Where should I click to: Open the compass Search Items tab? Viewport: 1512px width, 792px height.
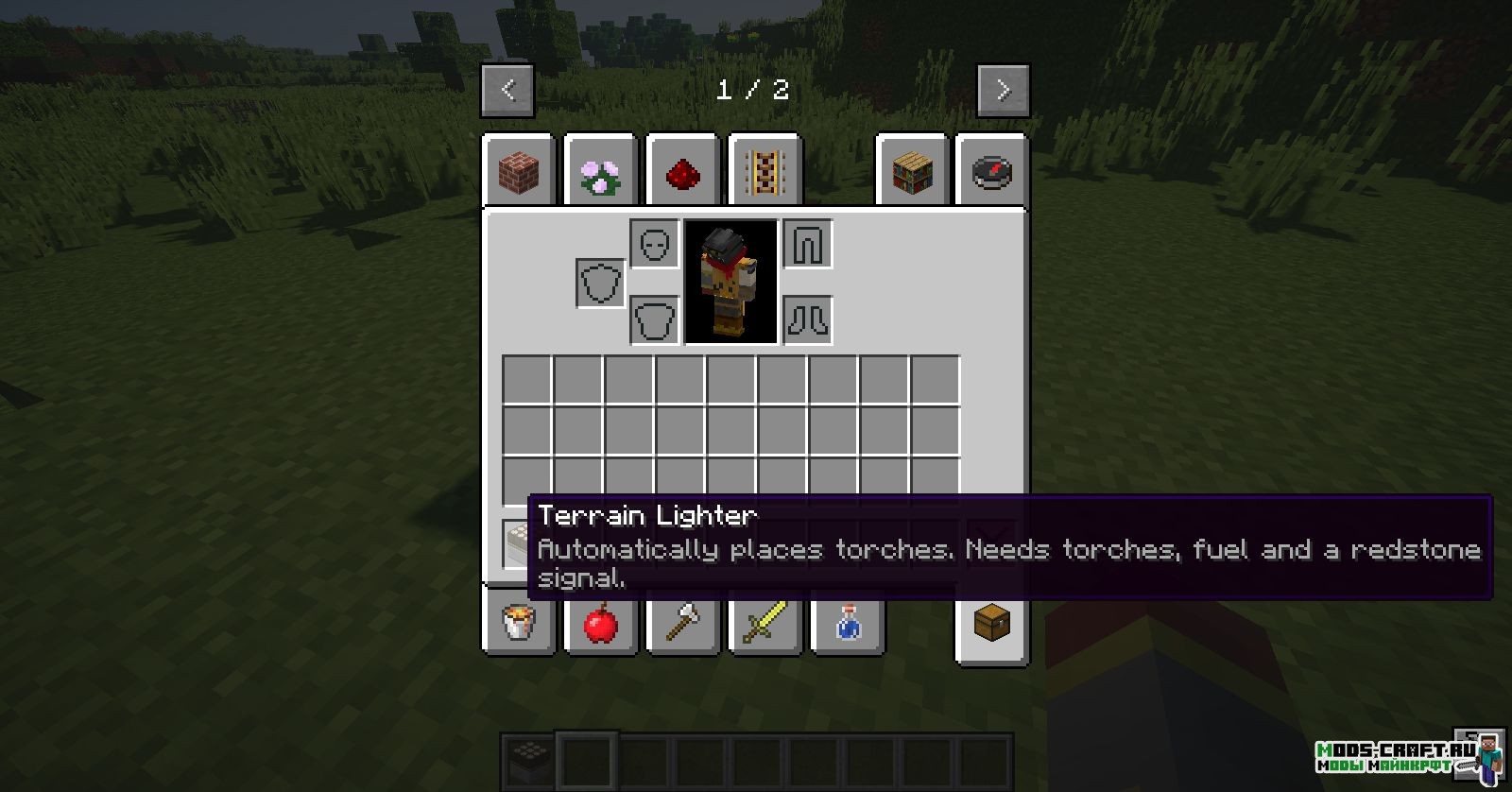point(992,172)
